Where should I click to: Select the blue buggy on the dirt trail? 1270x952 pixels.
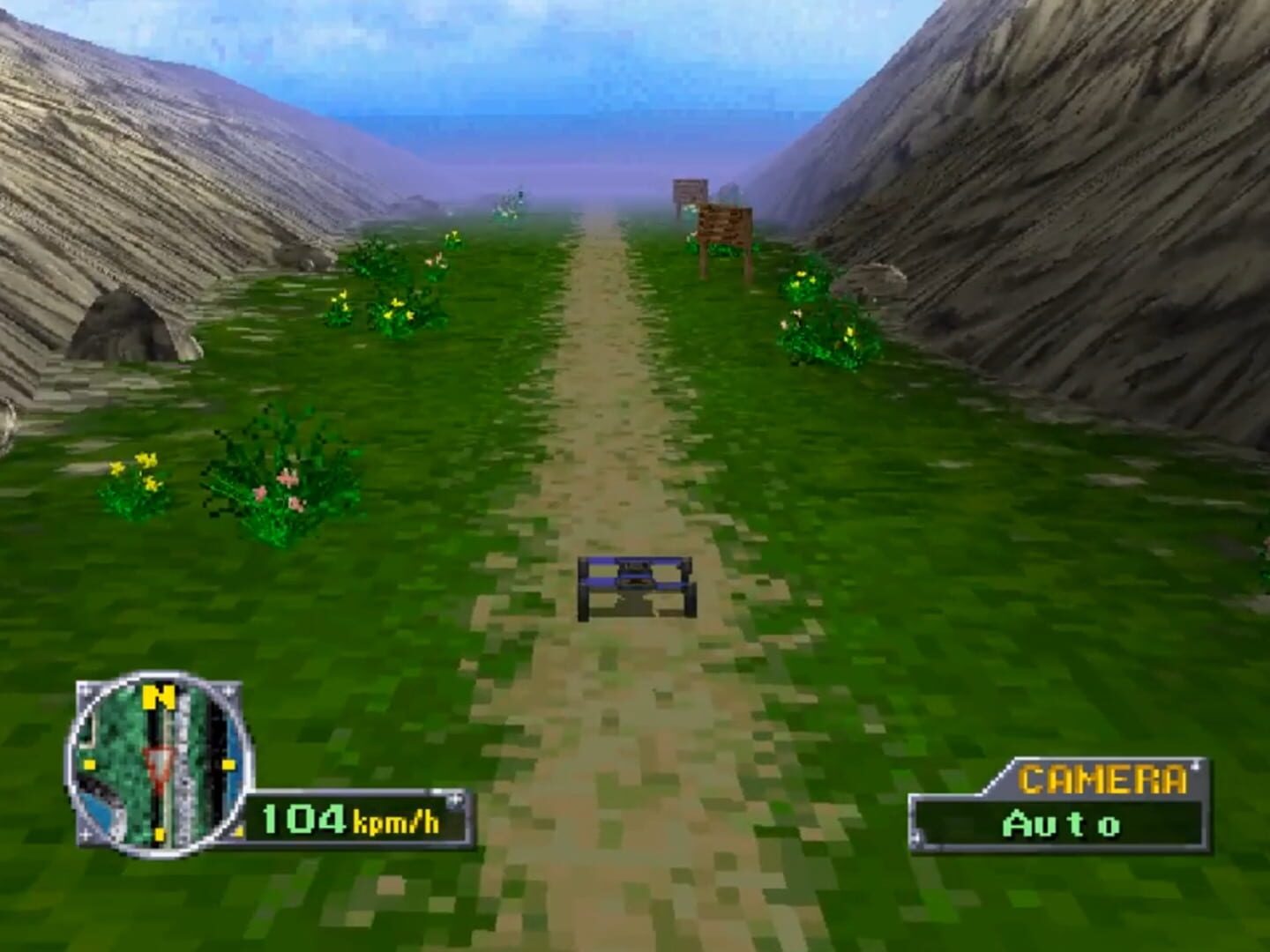pyautogui.click(x=635, y=586)
